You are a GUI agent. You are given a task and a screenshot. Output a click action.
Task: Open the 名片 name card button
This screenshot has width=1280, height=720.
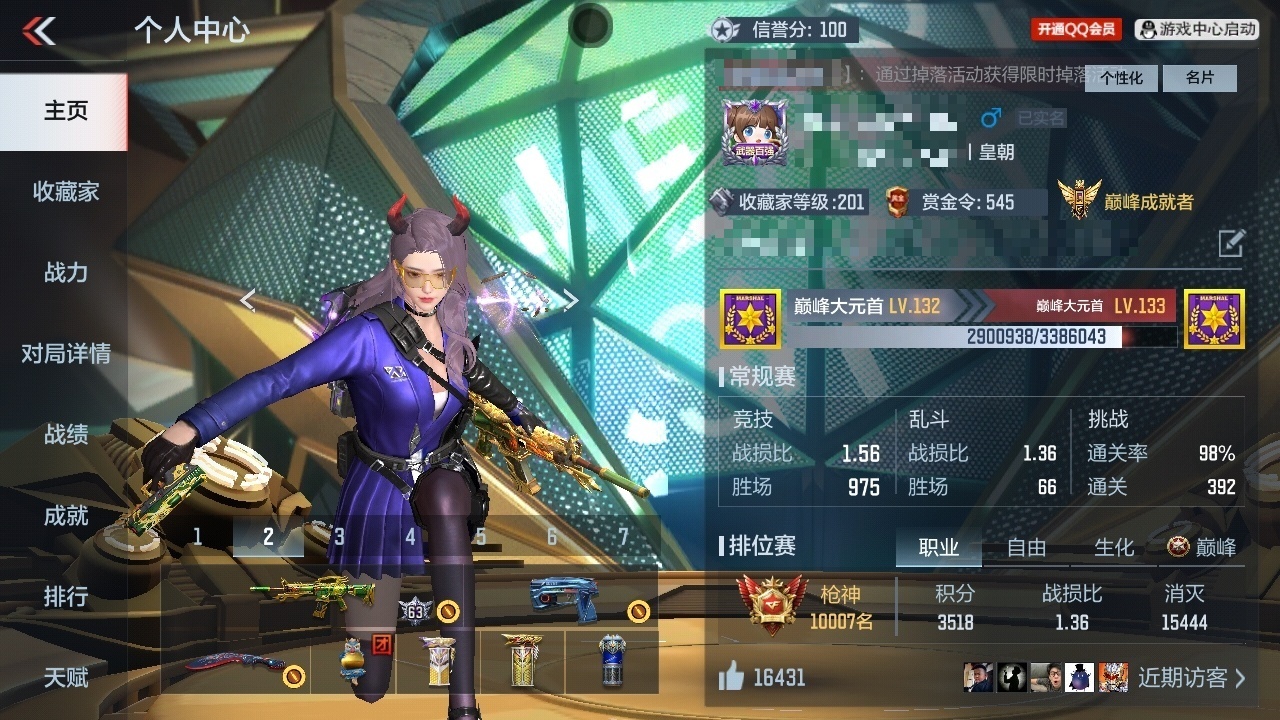1200,78
